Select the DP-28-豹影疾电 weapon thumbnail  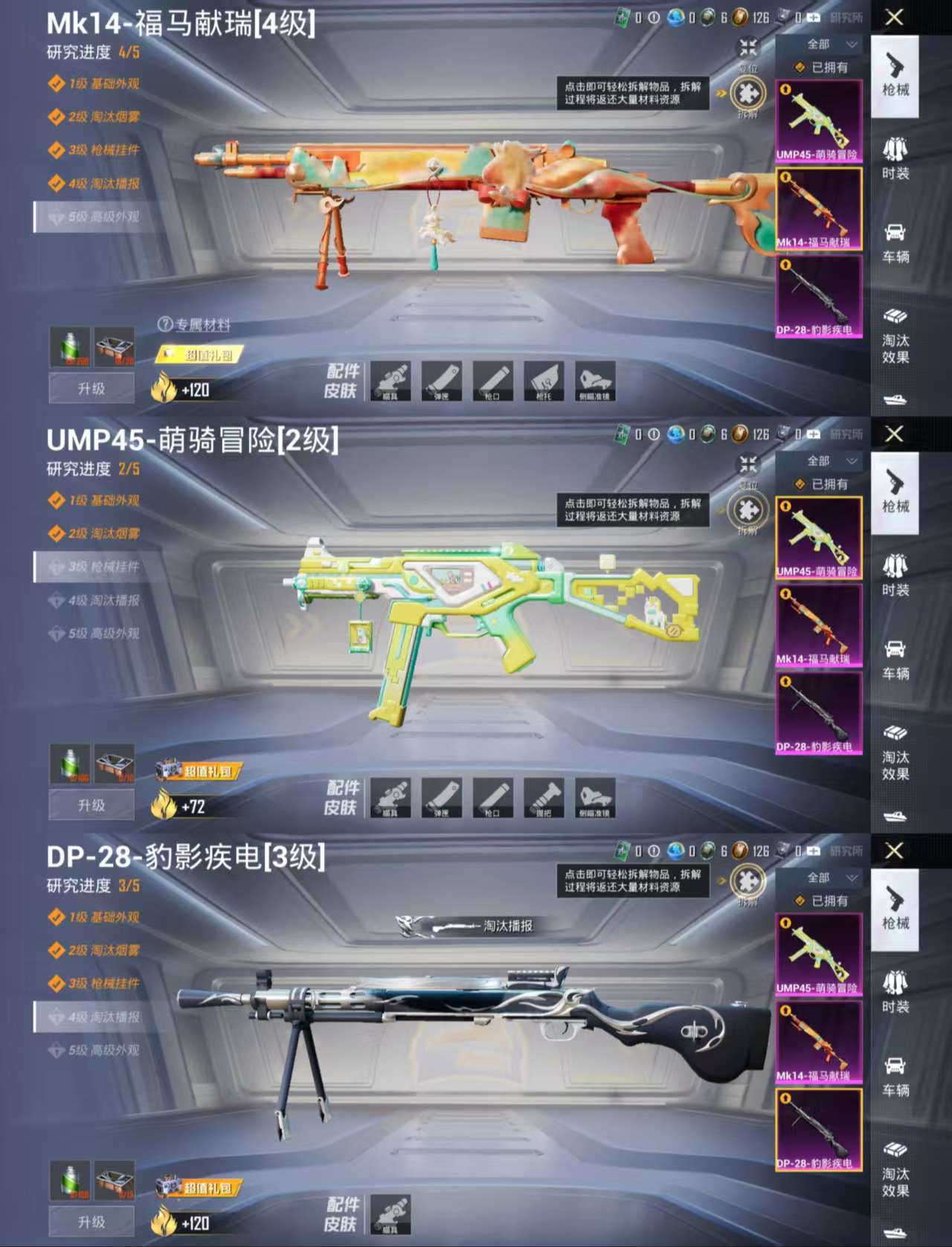pos(818,296)
